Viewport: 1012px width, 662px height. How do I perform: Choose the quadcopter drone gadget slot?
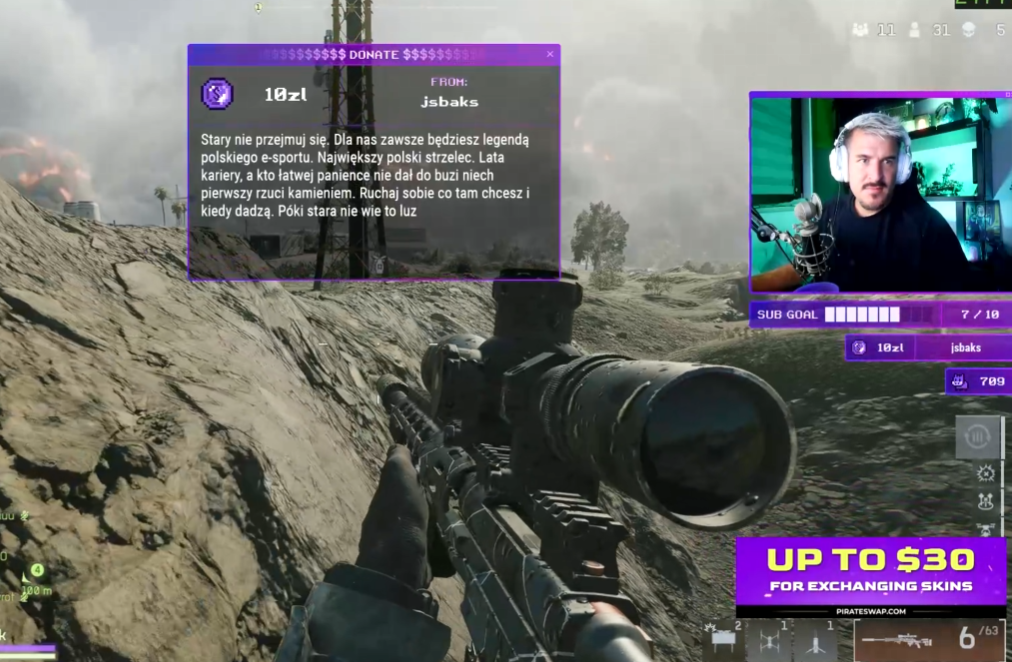click(x=770, y=640)
